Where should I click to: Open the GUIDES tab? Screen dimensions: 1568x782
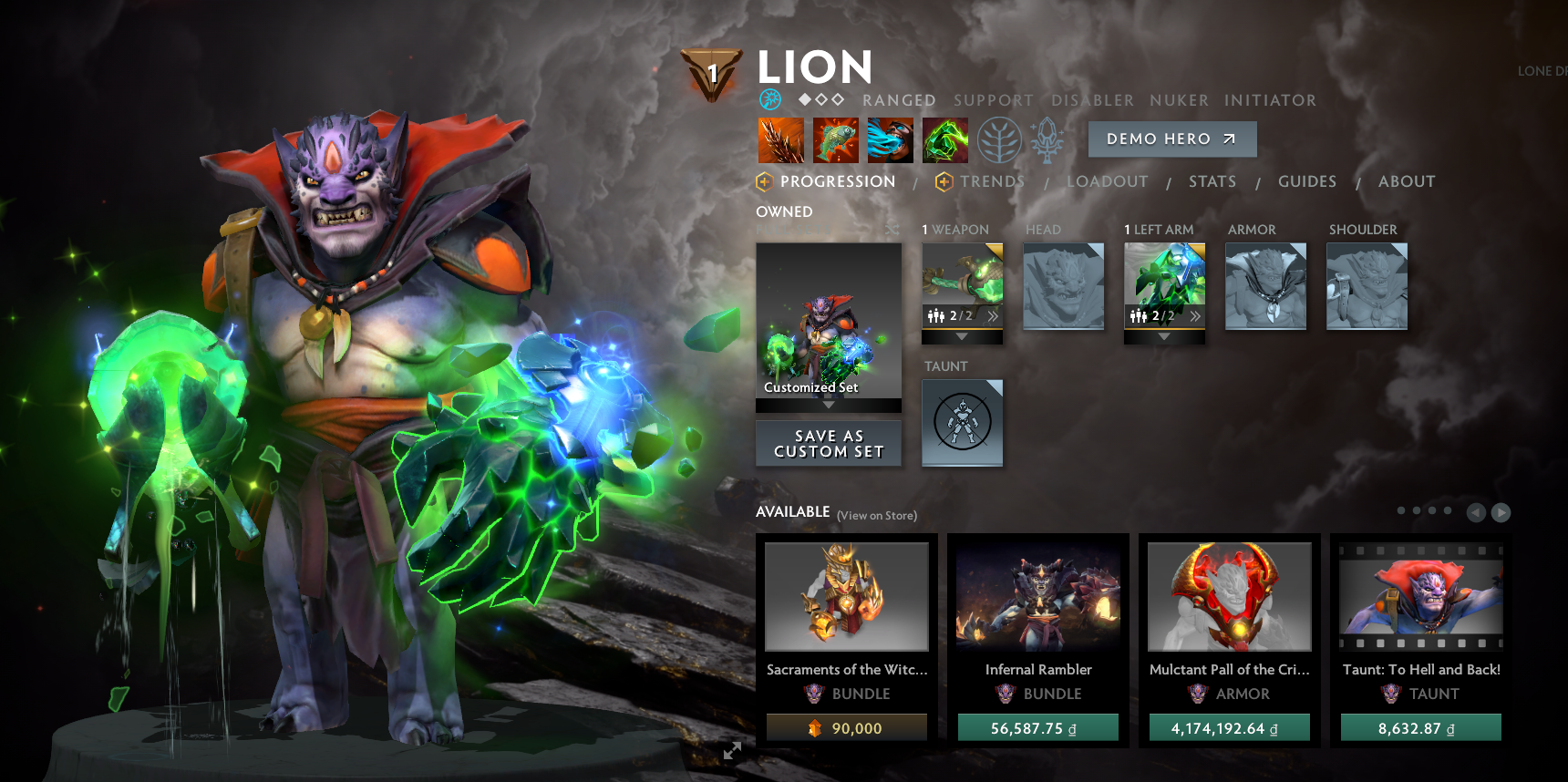tap(1307, 181)
